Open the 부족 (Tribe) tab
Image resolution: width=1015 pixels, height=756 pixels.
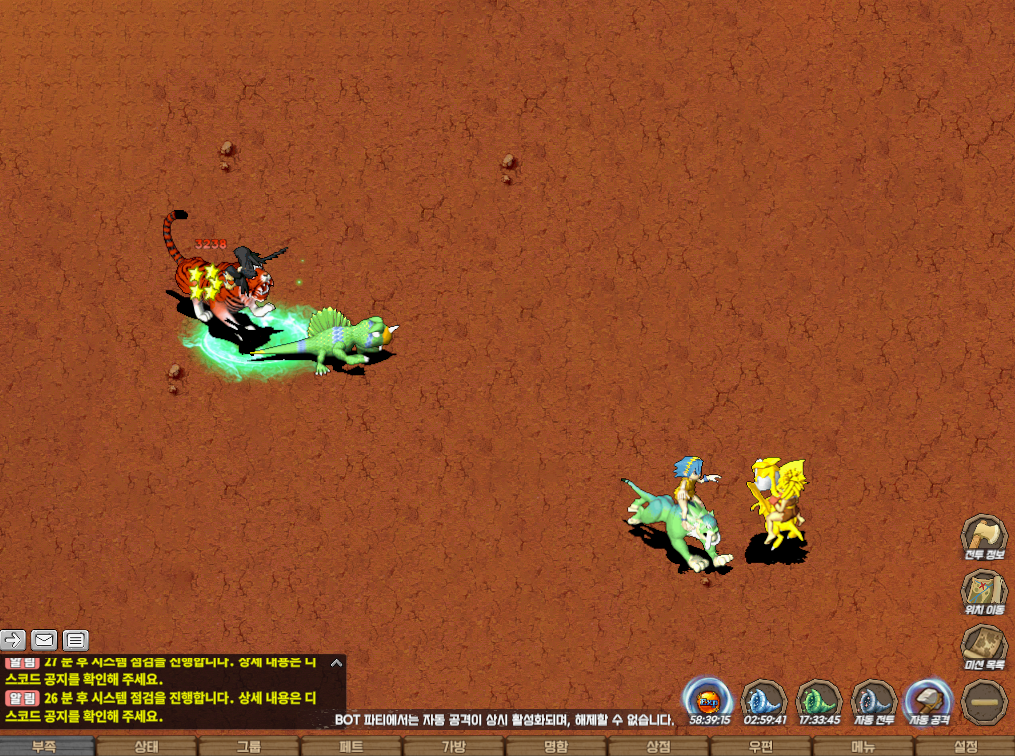(44, 746)
